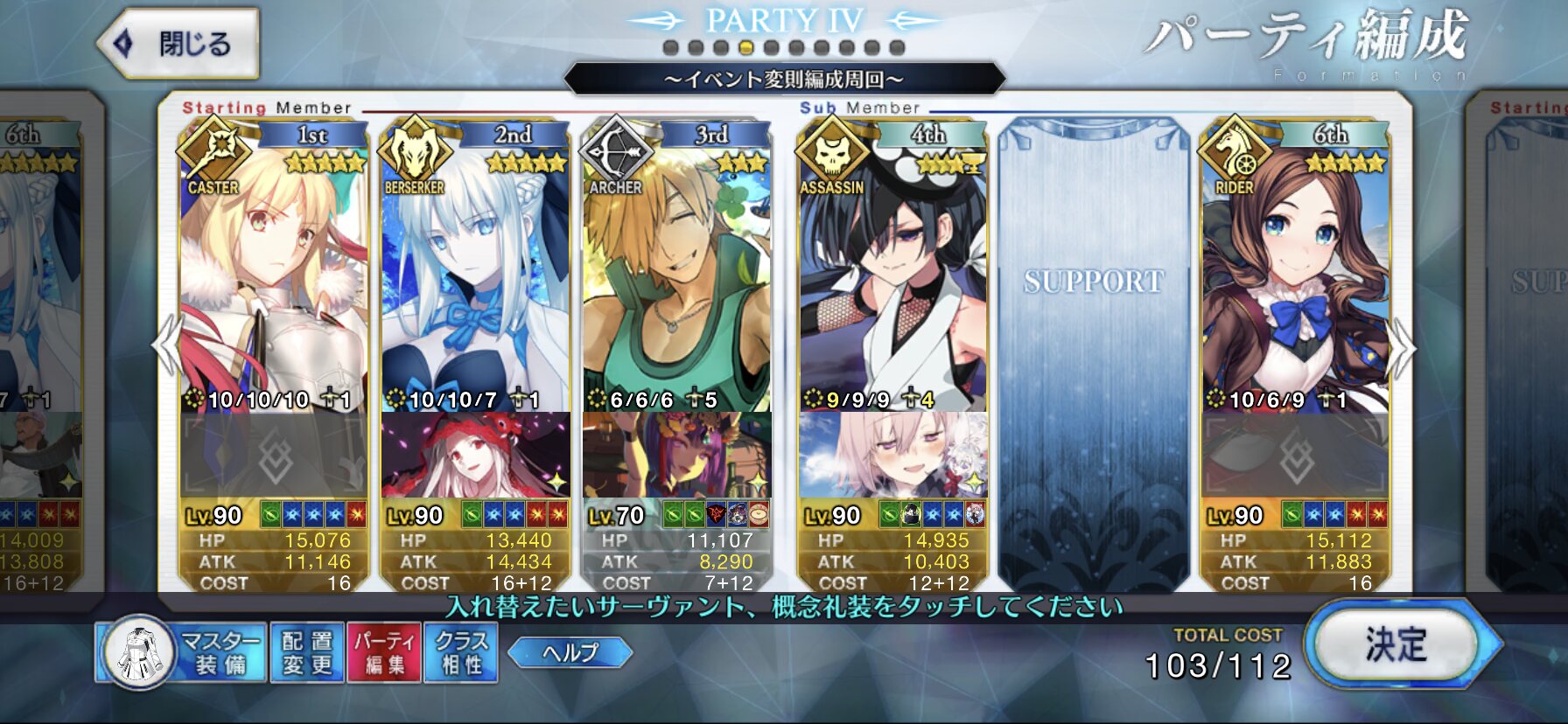Switch to the next party with right arrow
This screenshot has width=1568, height=724.
pos(1402,347)
